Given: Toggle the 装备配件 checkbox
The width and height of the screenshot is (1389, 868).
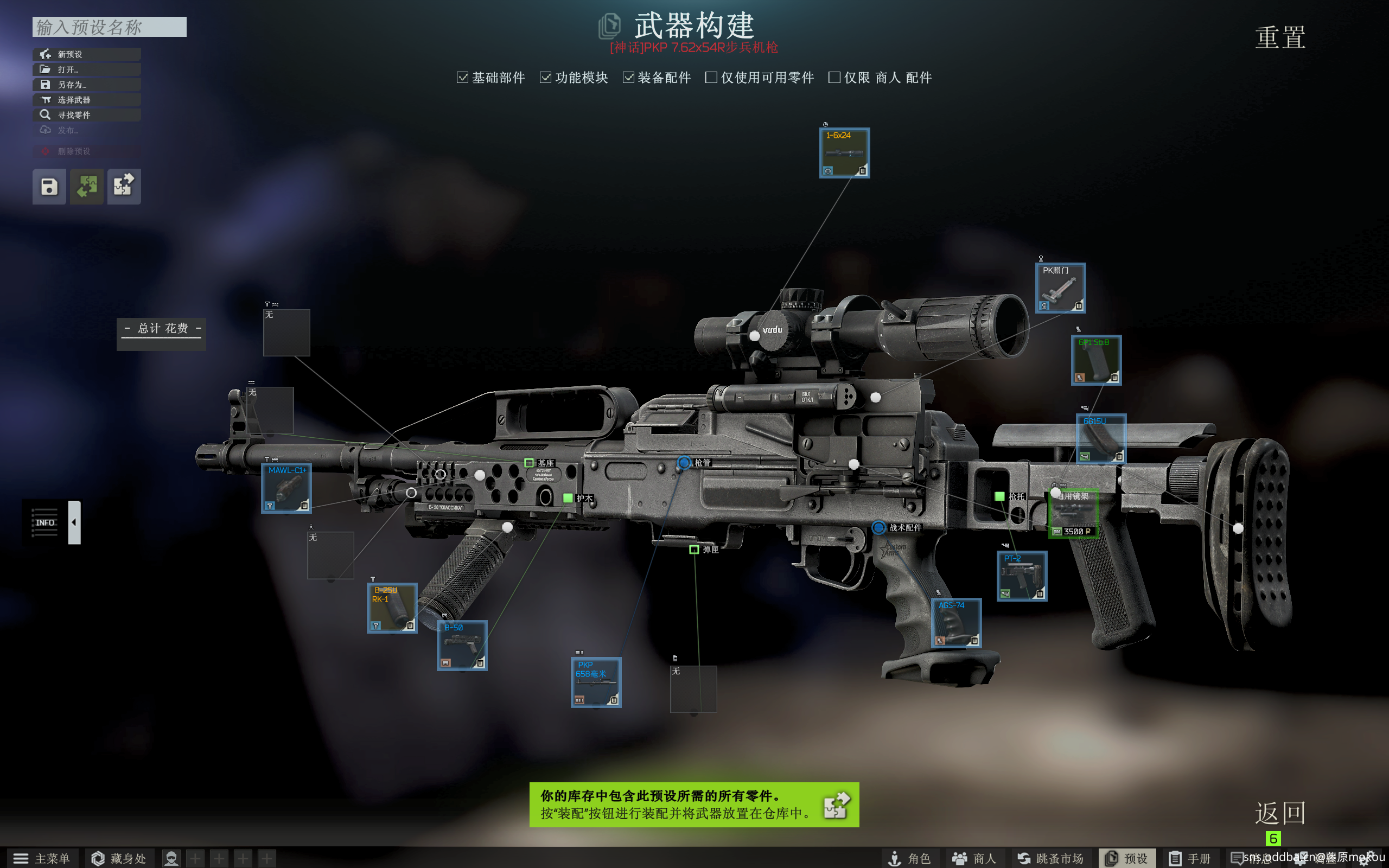Looking at the screenshot, I should coord(628,78).
